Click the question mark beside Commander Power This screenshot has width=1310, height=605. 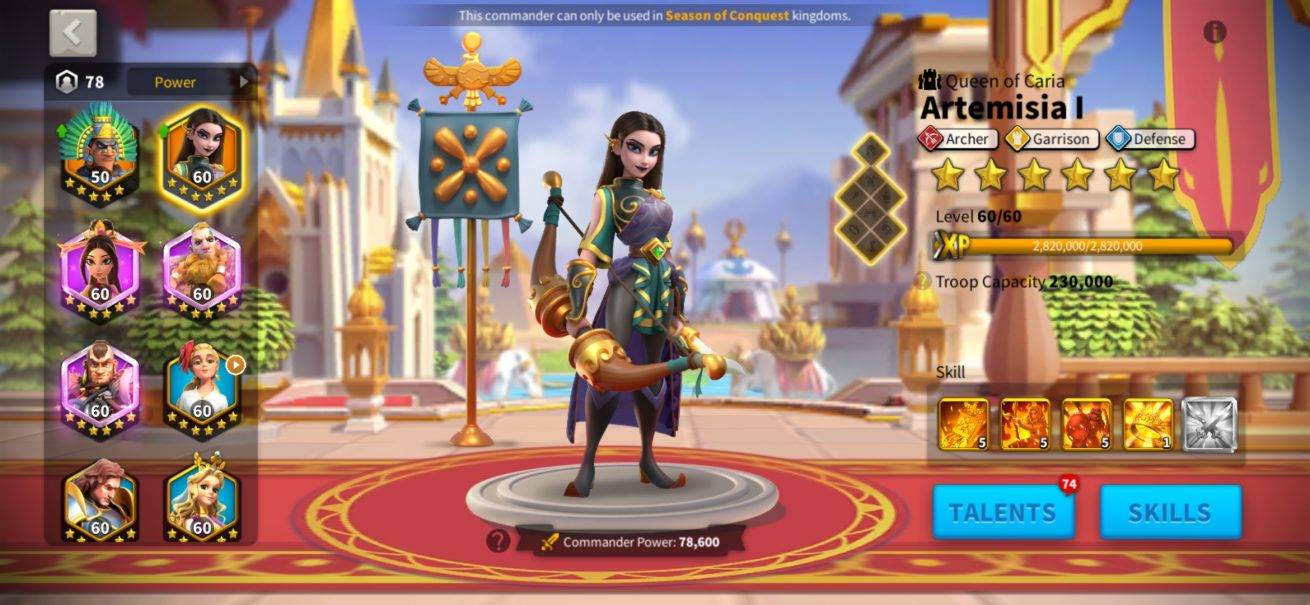click(x=498, y=542)
